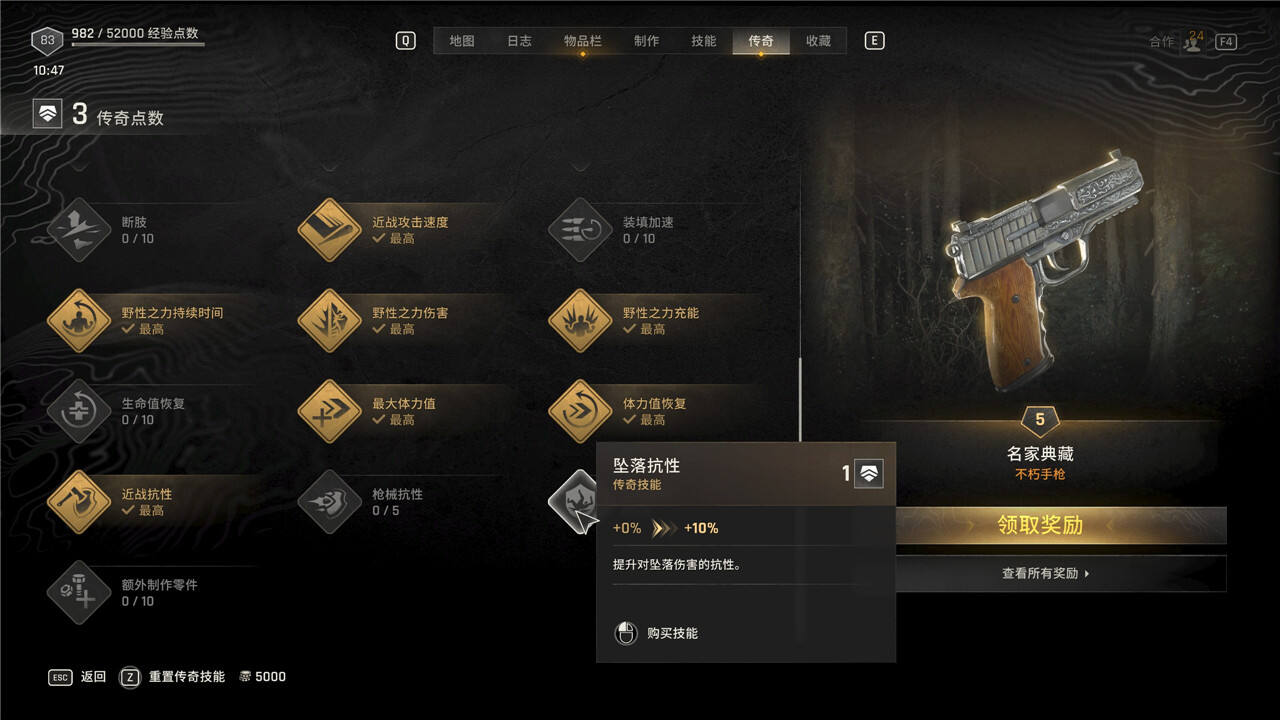Choose the 野性之力充能 skill
Viewport: 1280px width, 720px height.
(580, 321)
